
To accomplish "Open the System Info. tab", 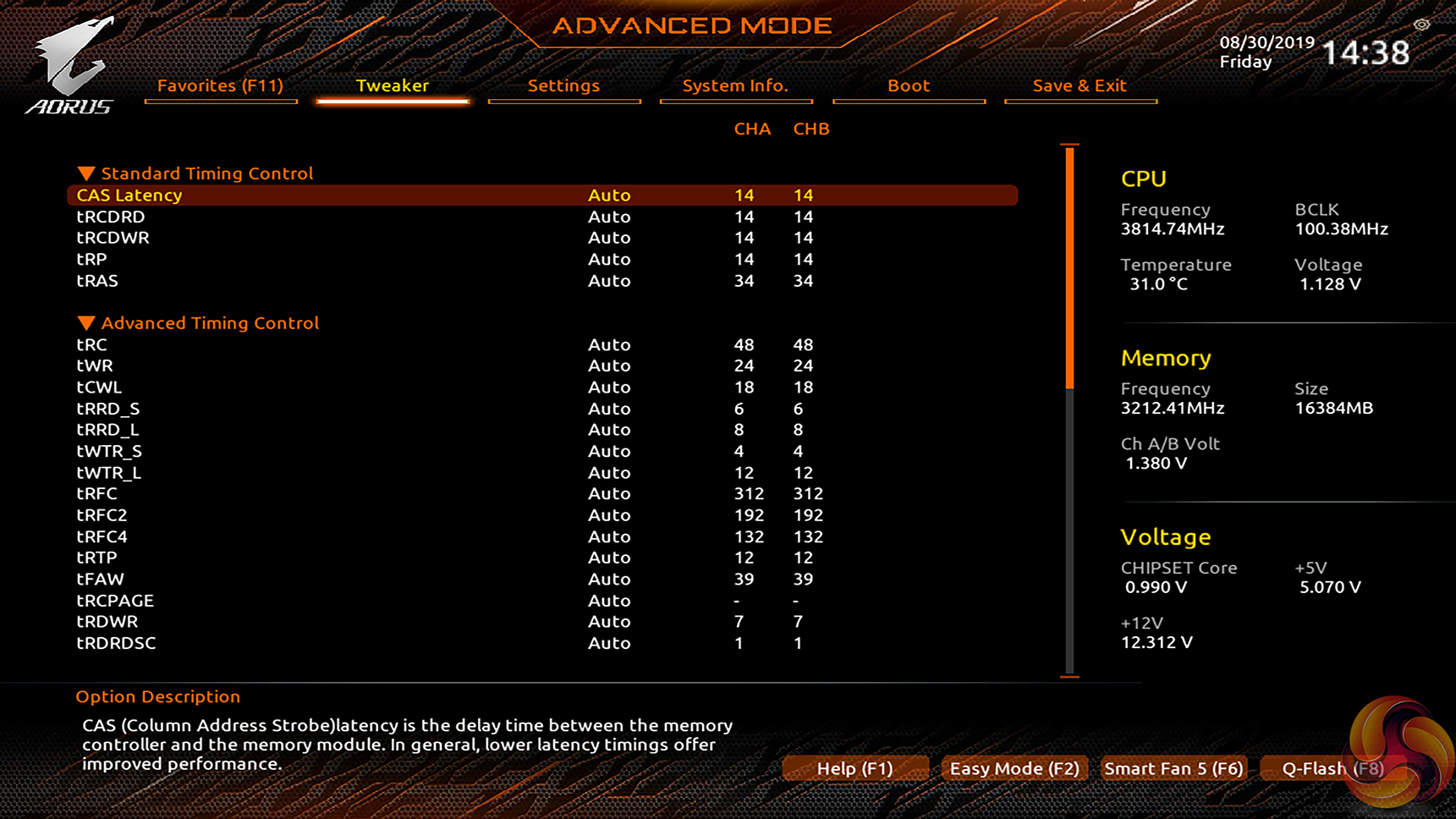I will [735, 85].
